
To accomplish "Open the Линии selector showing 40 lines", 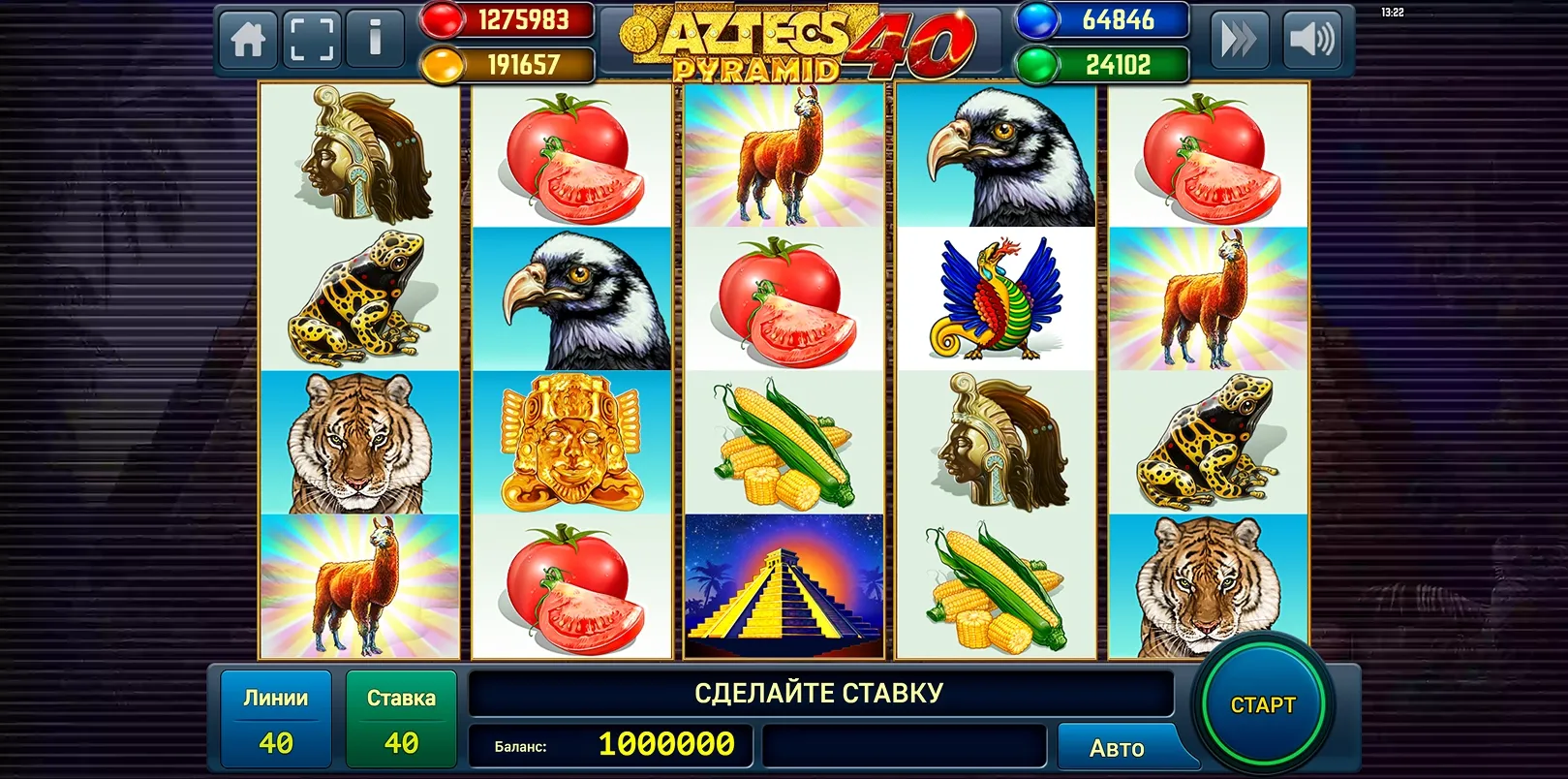I will tap(276, 717).
